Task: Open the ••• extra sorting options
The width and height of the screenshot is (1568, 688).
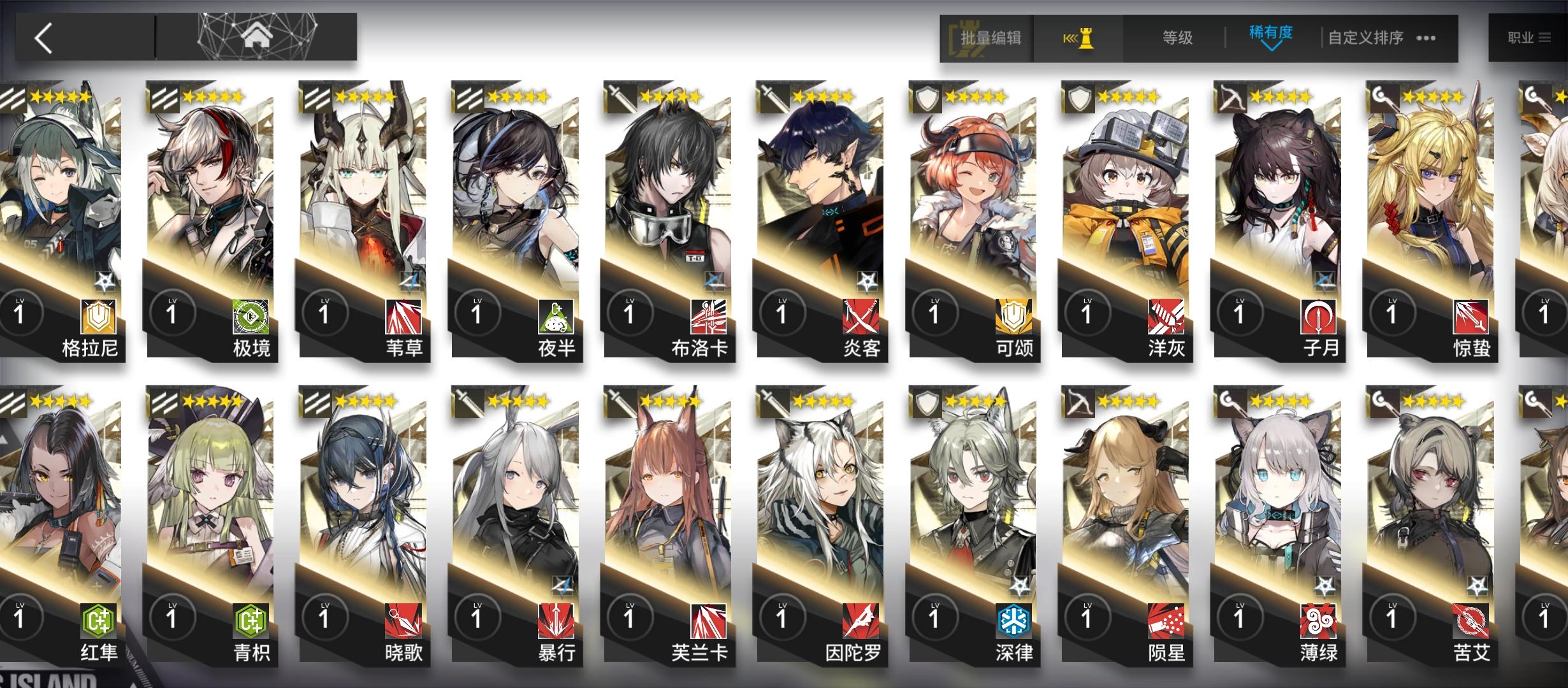Action: pyautogui.click(x=1426, y=37)
